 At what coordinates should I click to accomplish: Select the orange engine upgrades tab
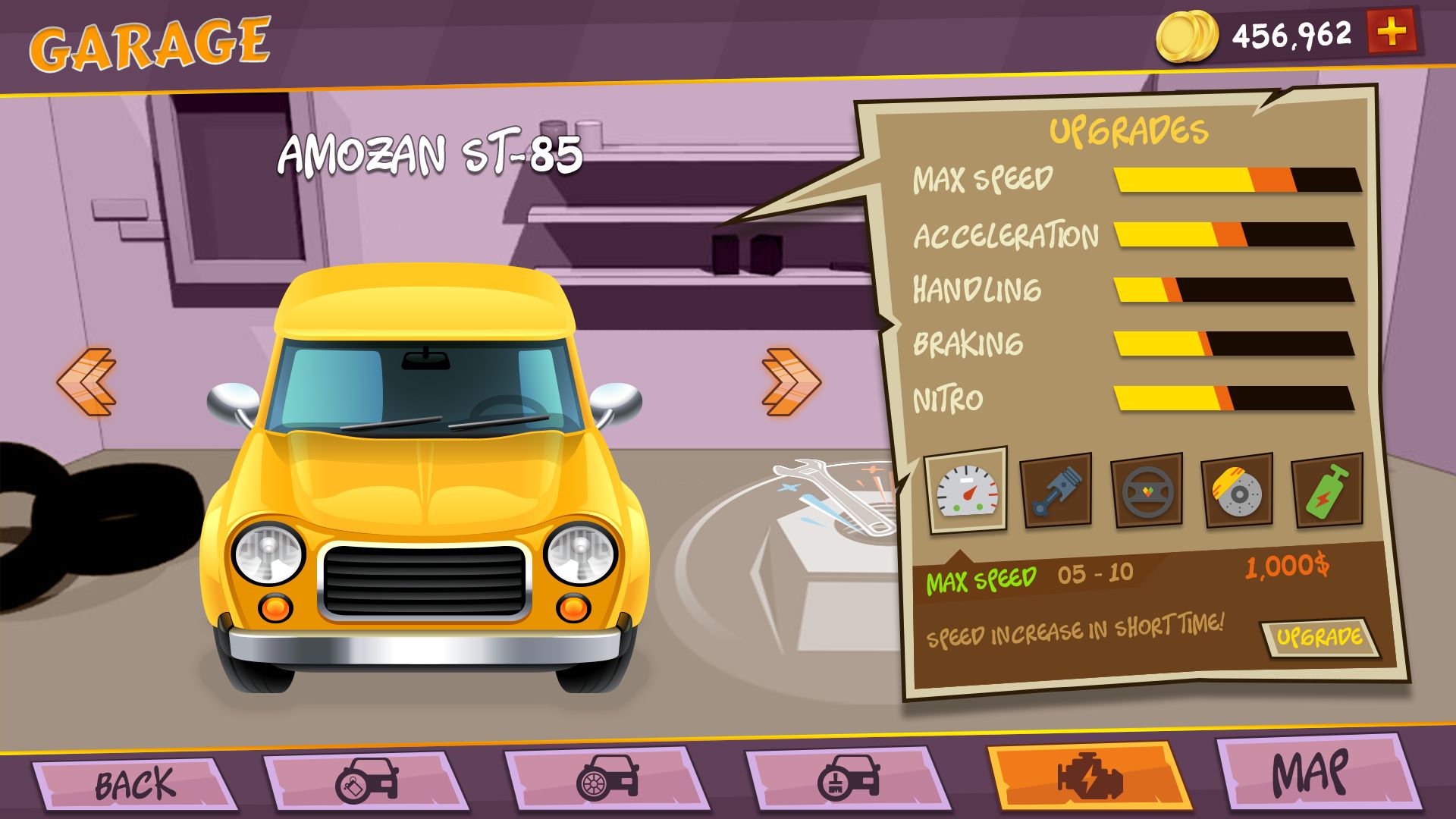click(1089, 777)
